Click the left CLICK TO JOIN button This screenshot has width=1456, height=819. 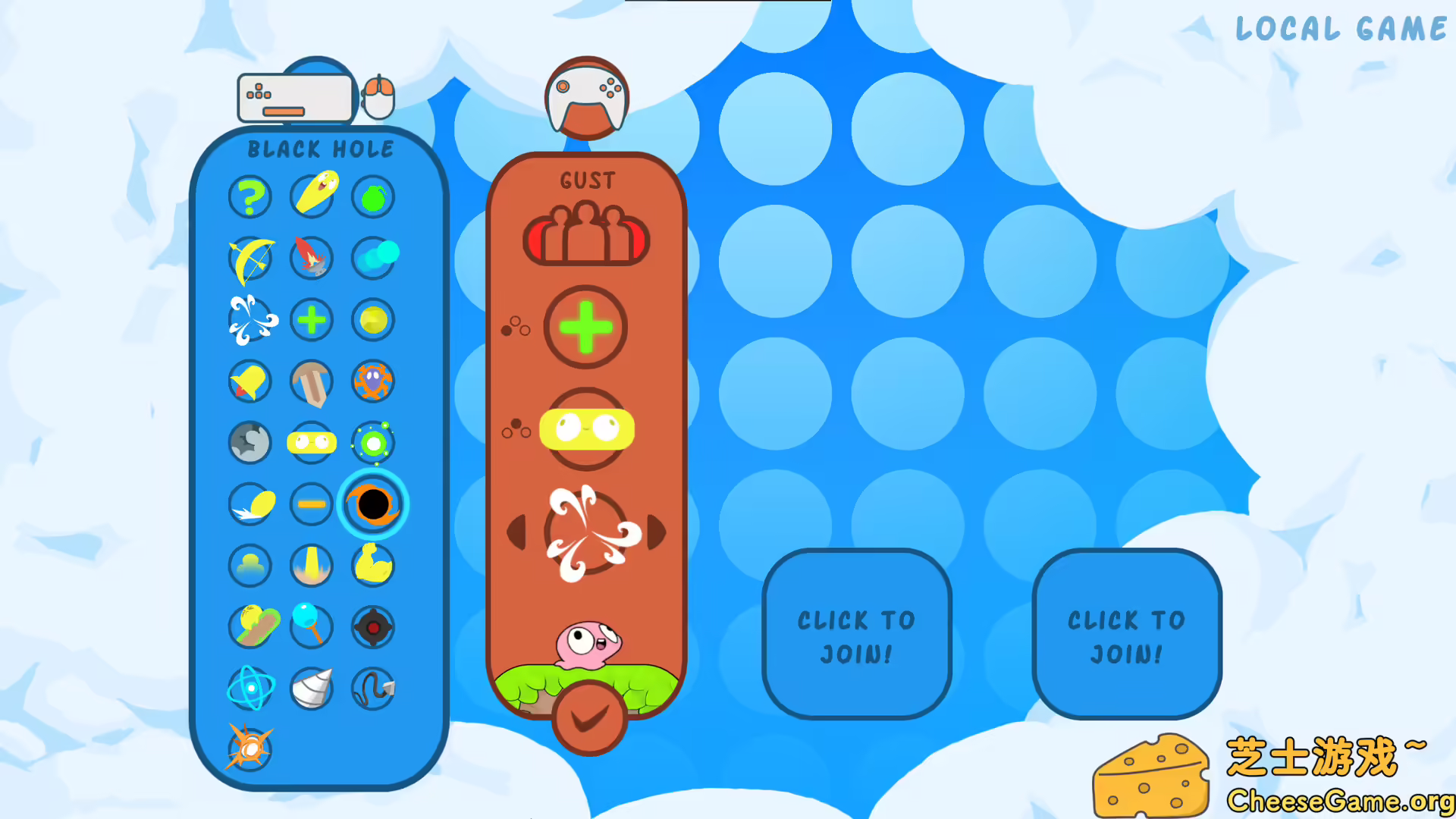[x=857, y=637]
